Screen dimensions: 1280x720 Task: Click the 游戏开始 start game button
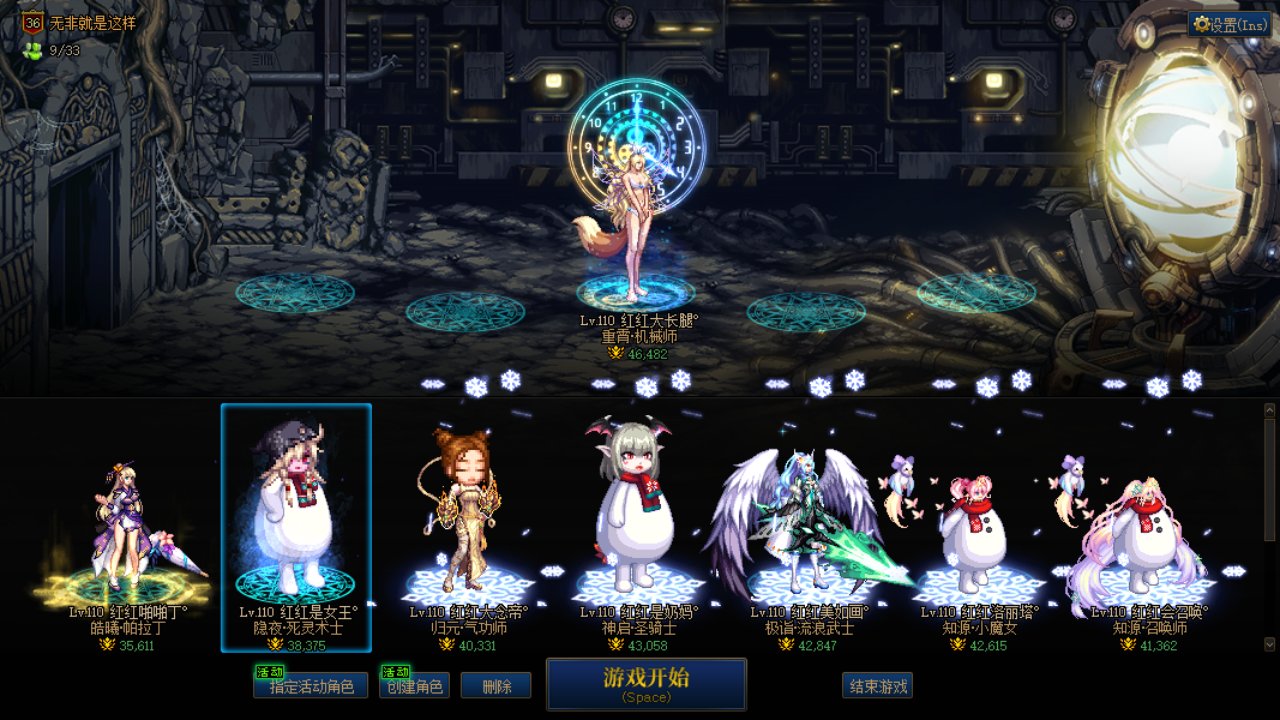(x=646, y=684)
